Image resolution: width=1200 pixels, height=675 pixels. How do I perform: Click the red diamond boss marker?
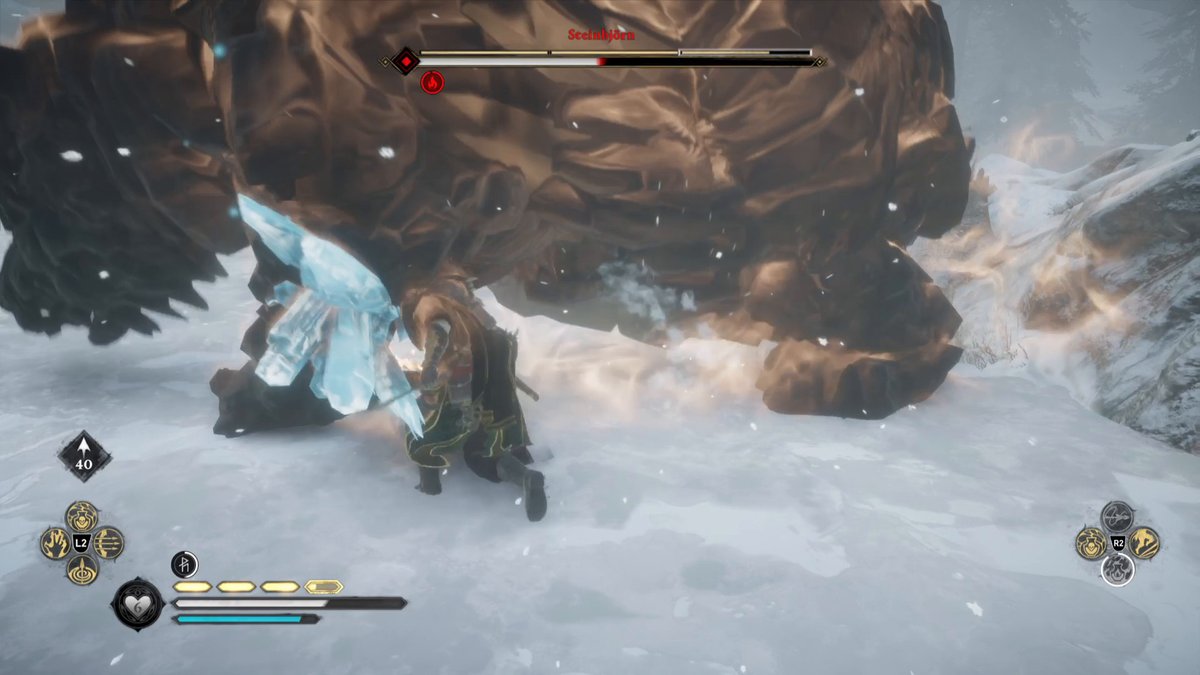point(405,61)
